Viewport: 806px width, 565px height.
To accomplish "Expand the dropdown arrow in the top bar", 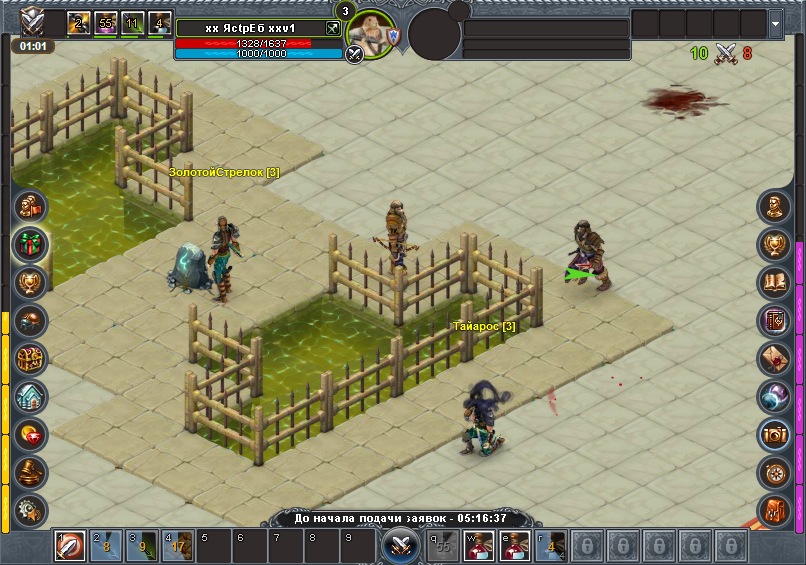I will click(777, 22).
